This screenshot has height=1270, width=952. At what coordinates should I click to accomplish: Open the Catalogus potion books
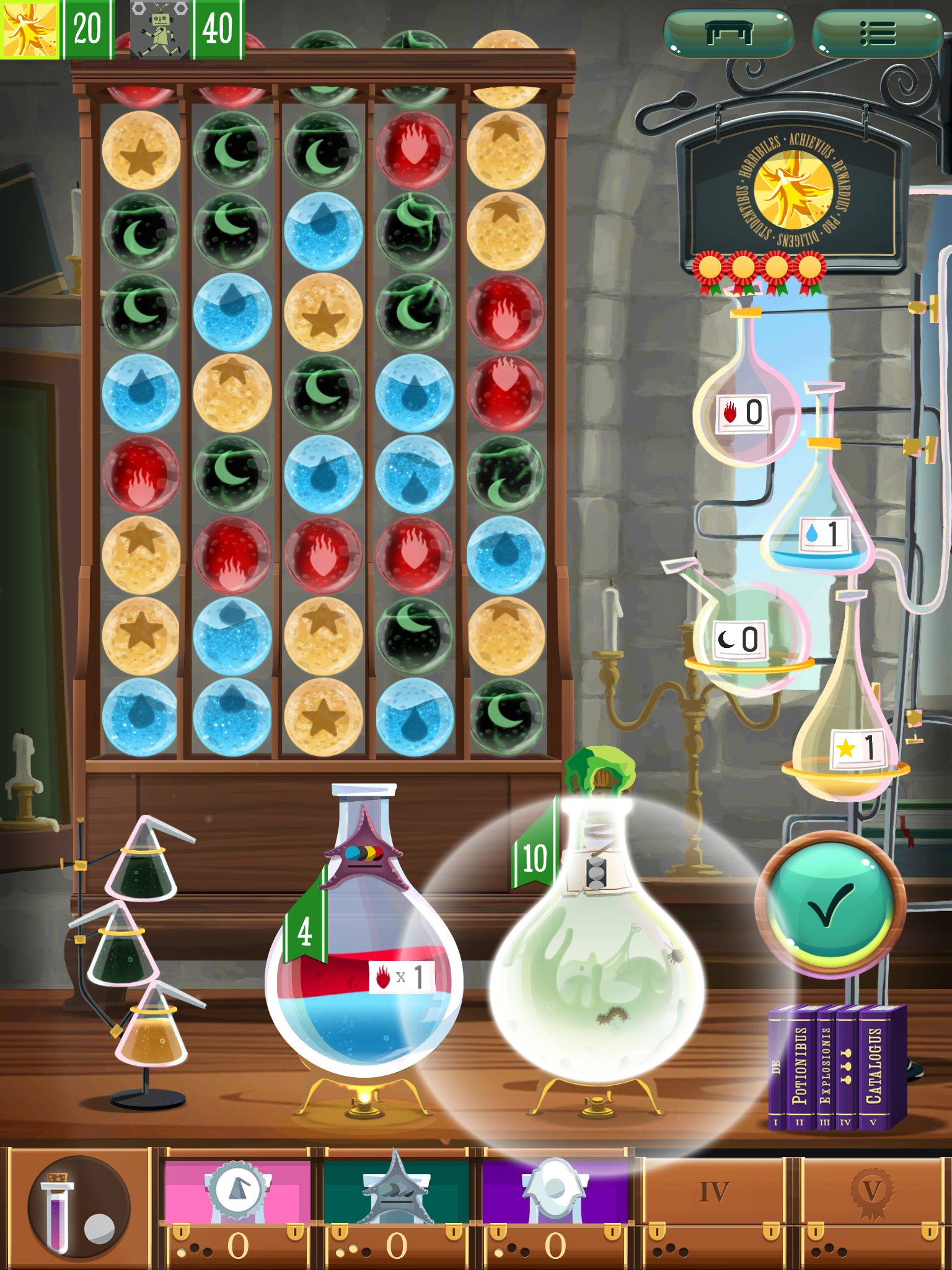coord(837,1067)
